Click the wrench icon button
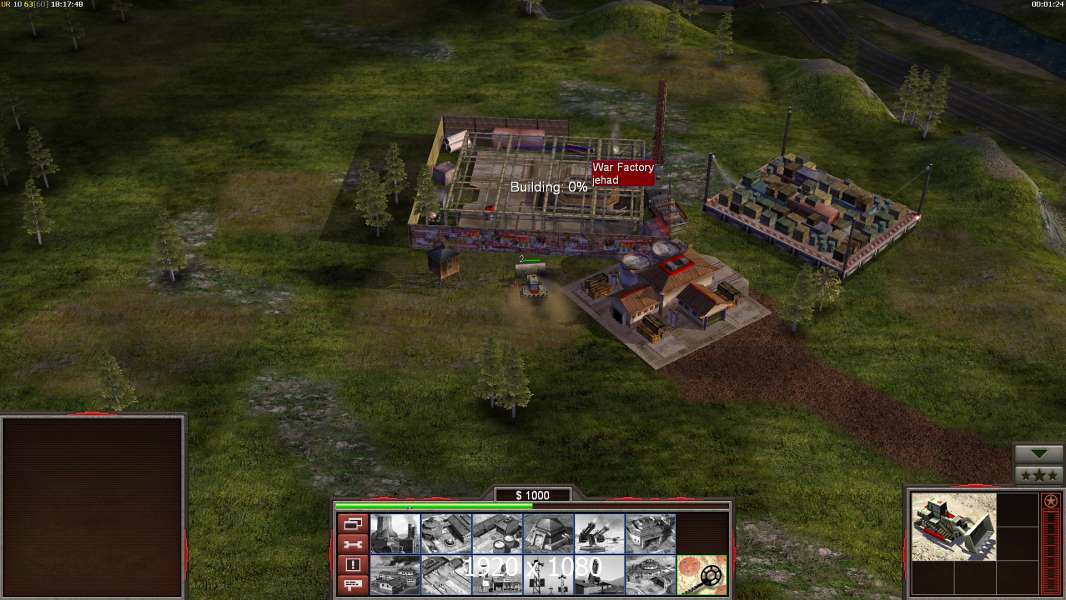The image size is (1066, 600). (352, 544)
